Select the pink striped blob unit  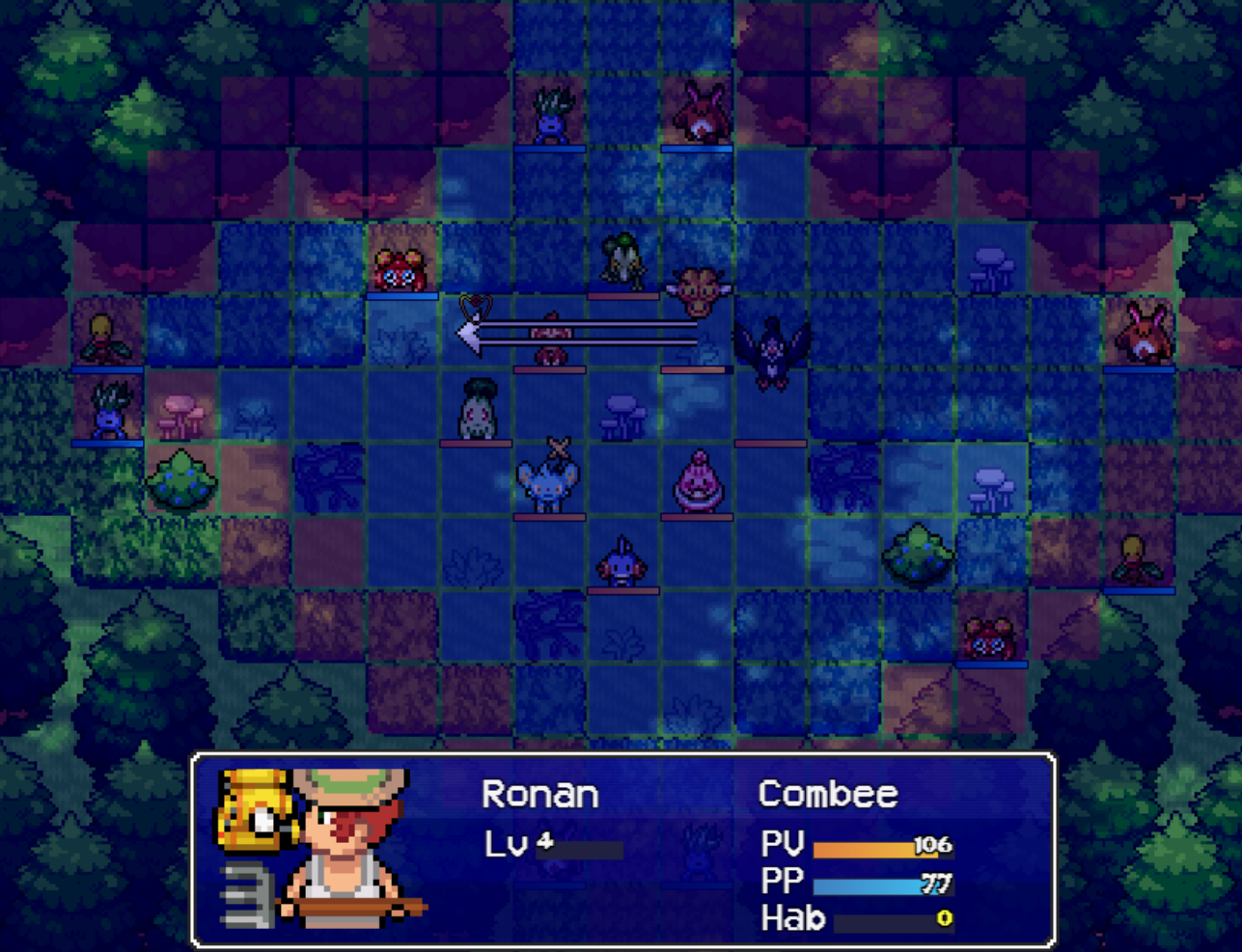(697, 481)
